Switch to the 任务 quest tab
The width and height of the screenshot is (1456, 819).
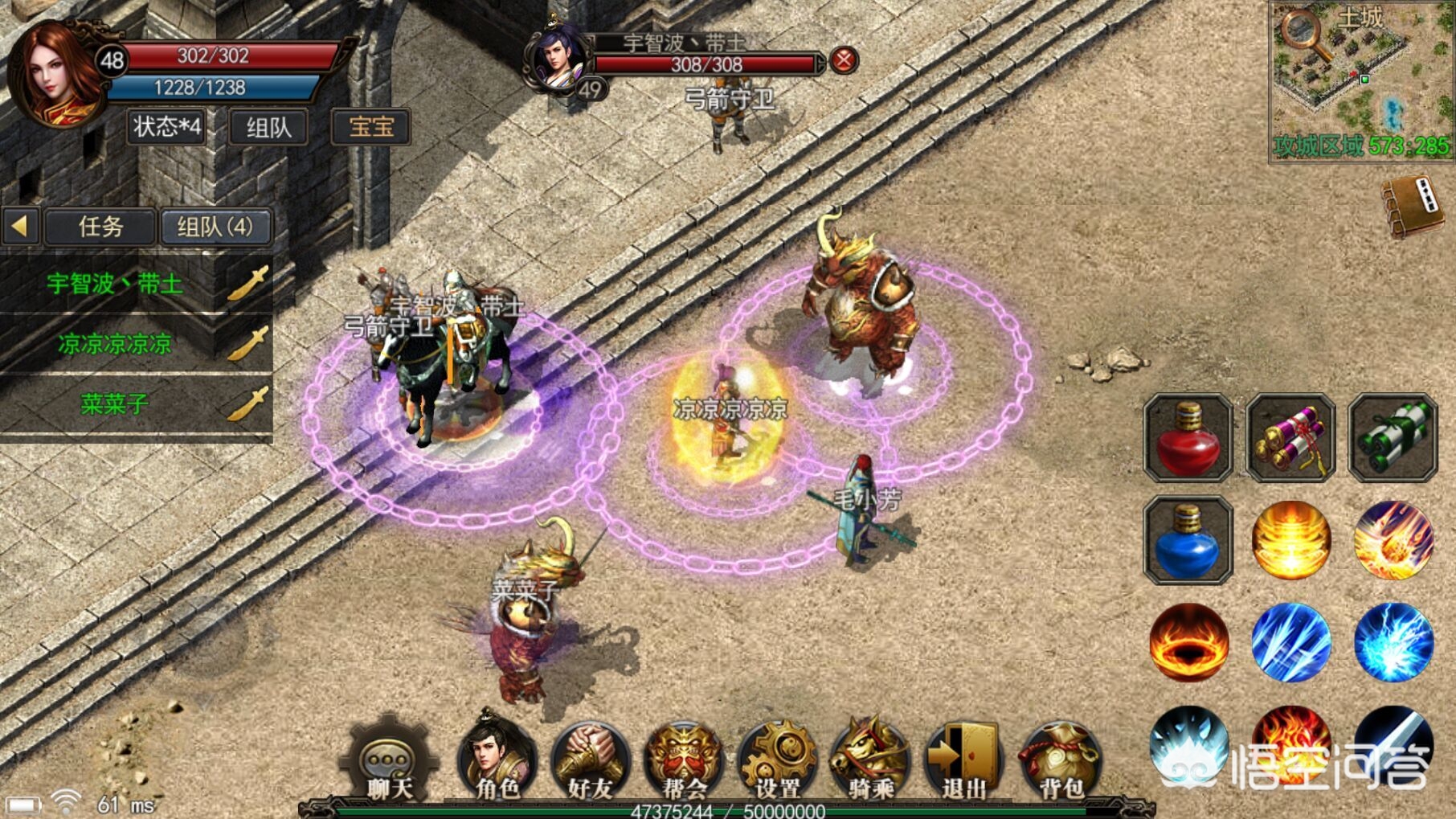pyautogui.click(x=100, y=227)
